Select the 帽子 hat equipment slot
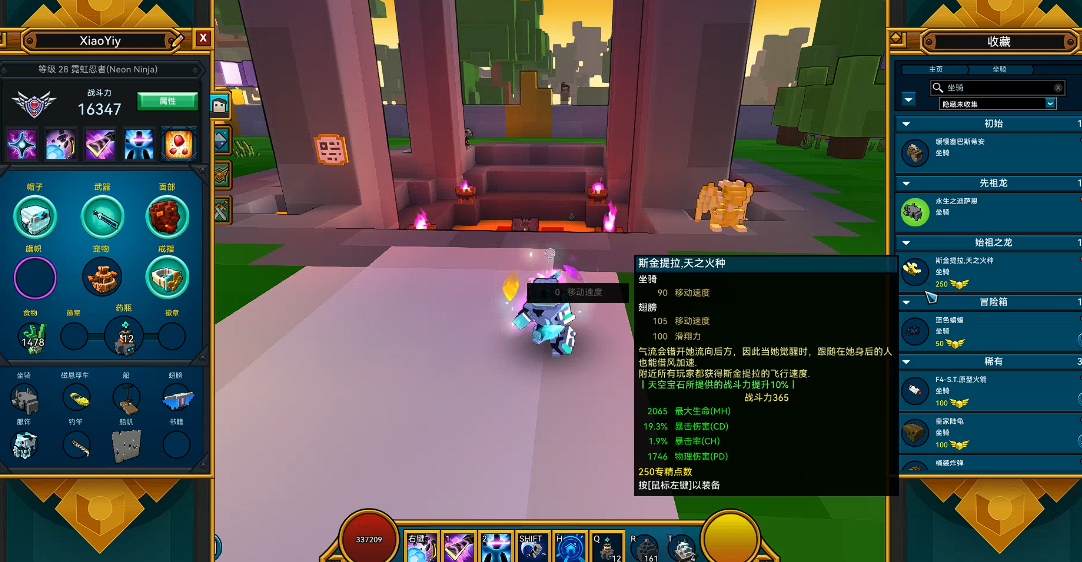Viewport: 1082px width, 562px height. pyautogui.click(x=35, y=216)
